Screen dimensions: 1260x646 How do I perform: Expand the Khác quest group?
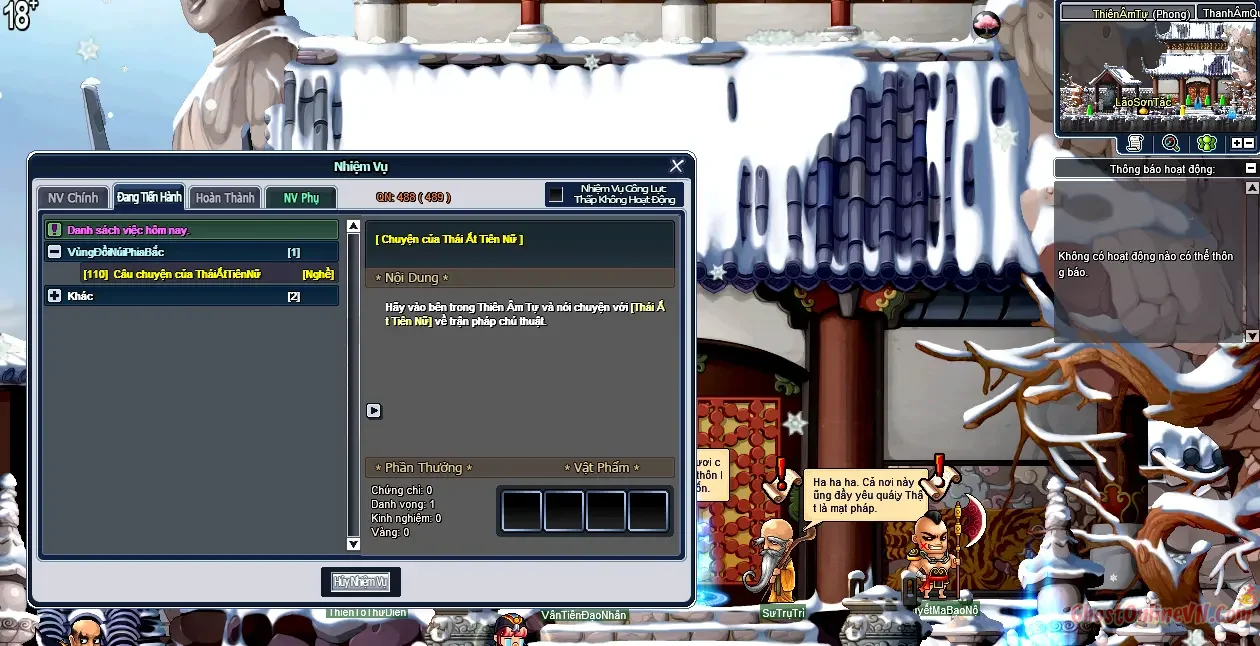coord(55,296)
